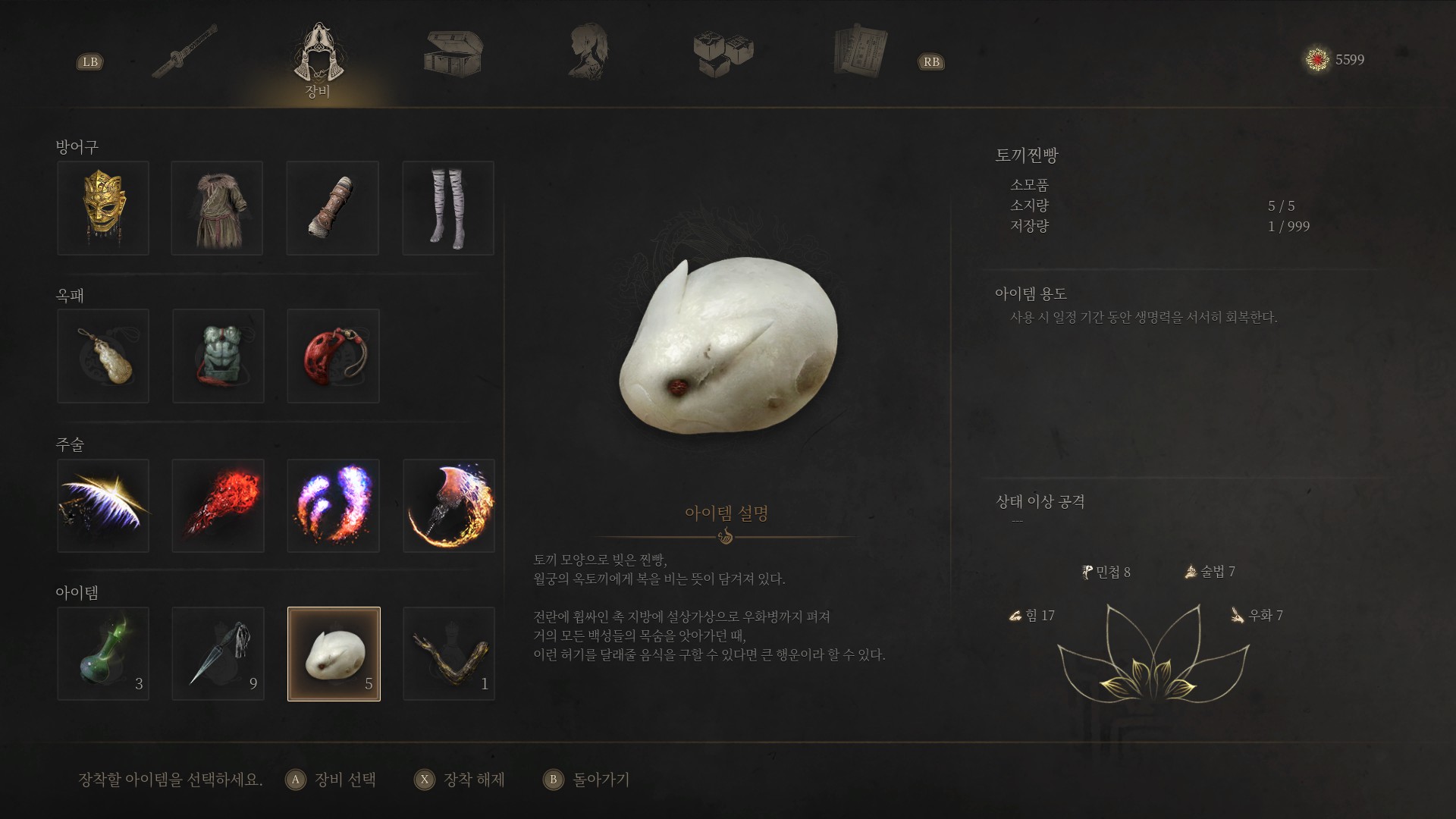Select the twin purple flames spell
This screenshot has width=1456, height=819.
(334, 505)
